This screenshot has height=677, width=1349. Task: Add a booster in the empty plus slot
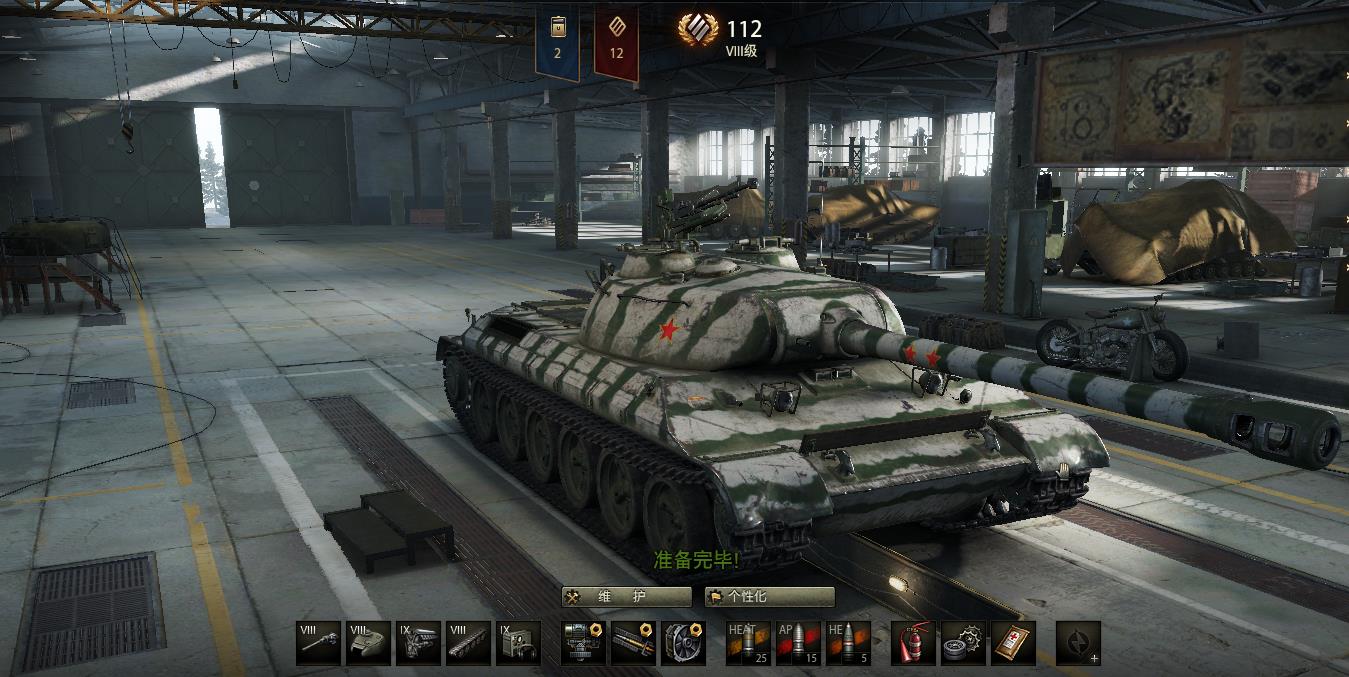click(1078, 643)
